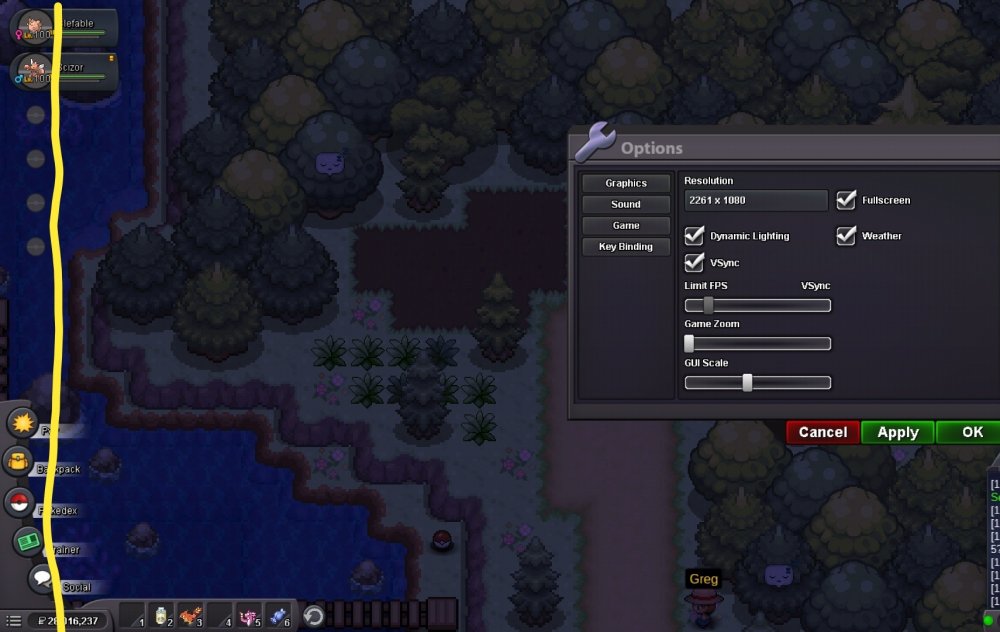Cancel the options changes
This screenshot has height=632, width=1000.
point(823,432)
